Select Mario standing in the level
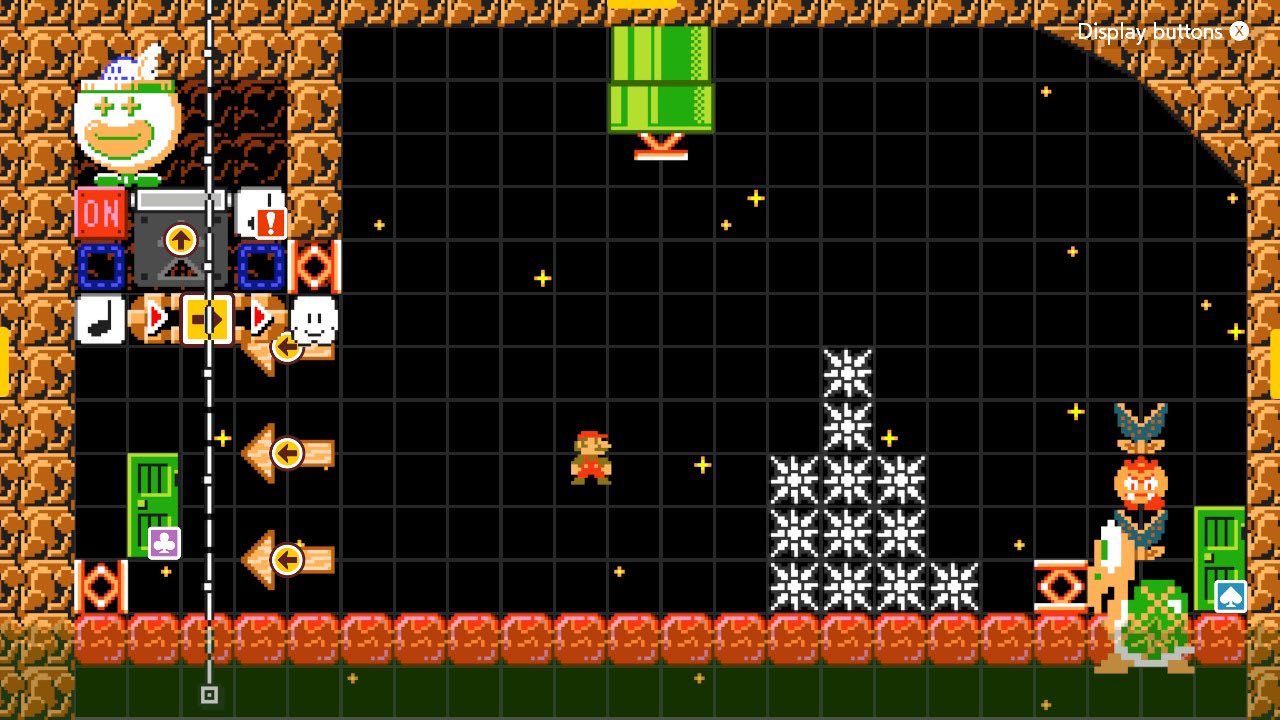 [592, 458]
